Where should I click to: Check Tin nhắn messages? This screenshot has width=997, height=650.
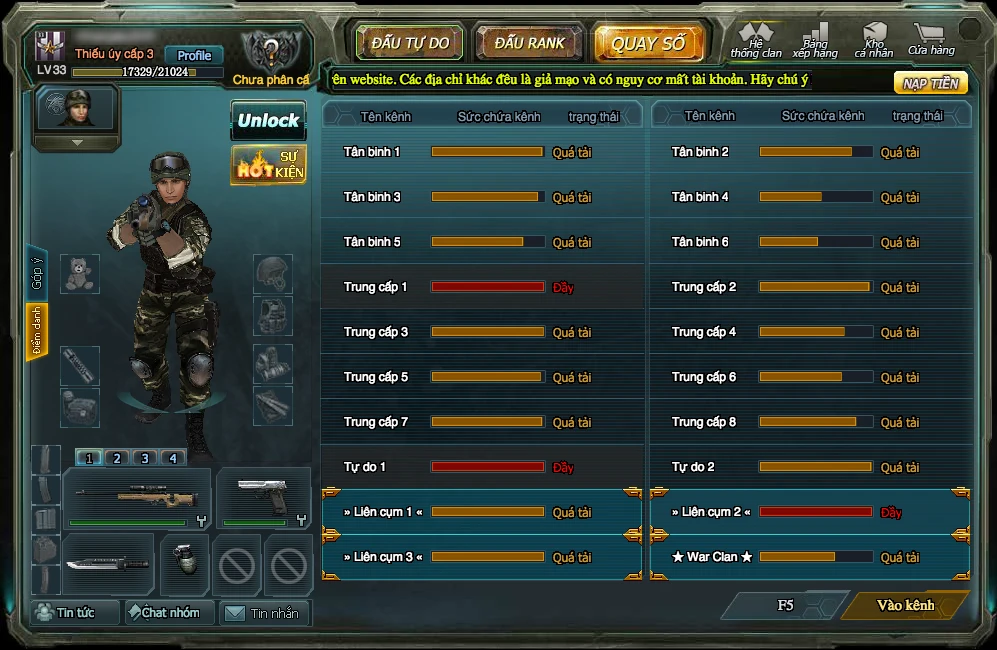point(264,613)
